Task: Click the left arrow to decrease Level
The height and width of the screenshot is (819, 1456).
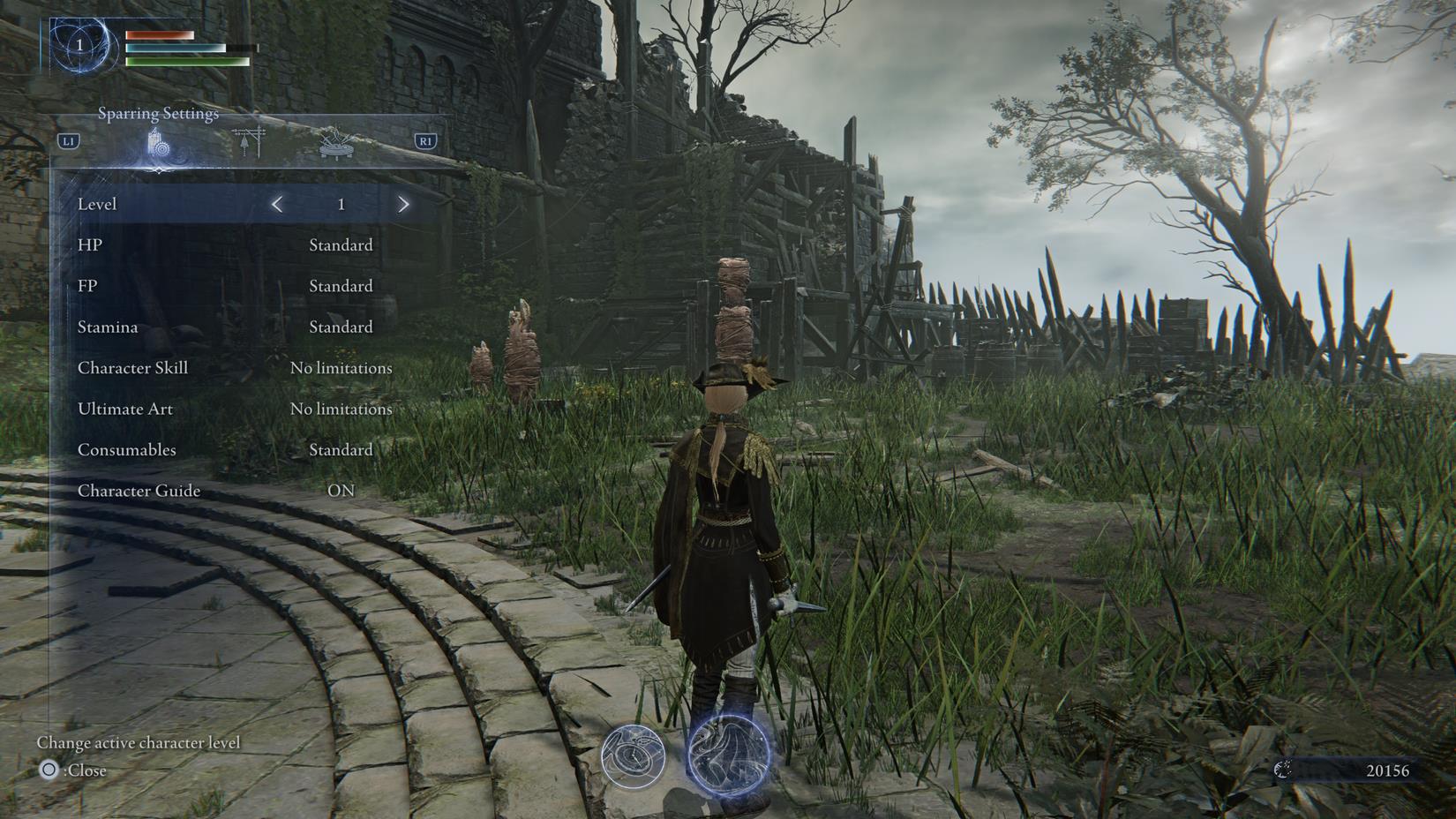Action: [x=277, y=204]
